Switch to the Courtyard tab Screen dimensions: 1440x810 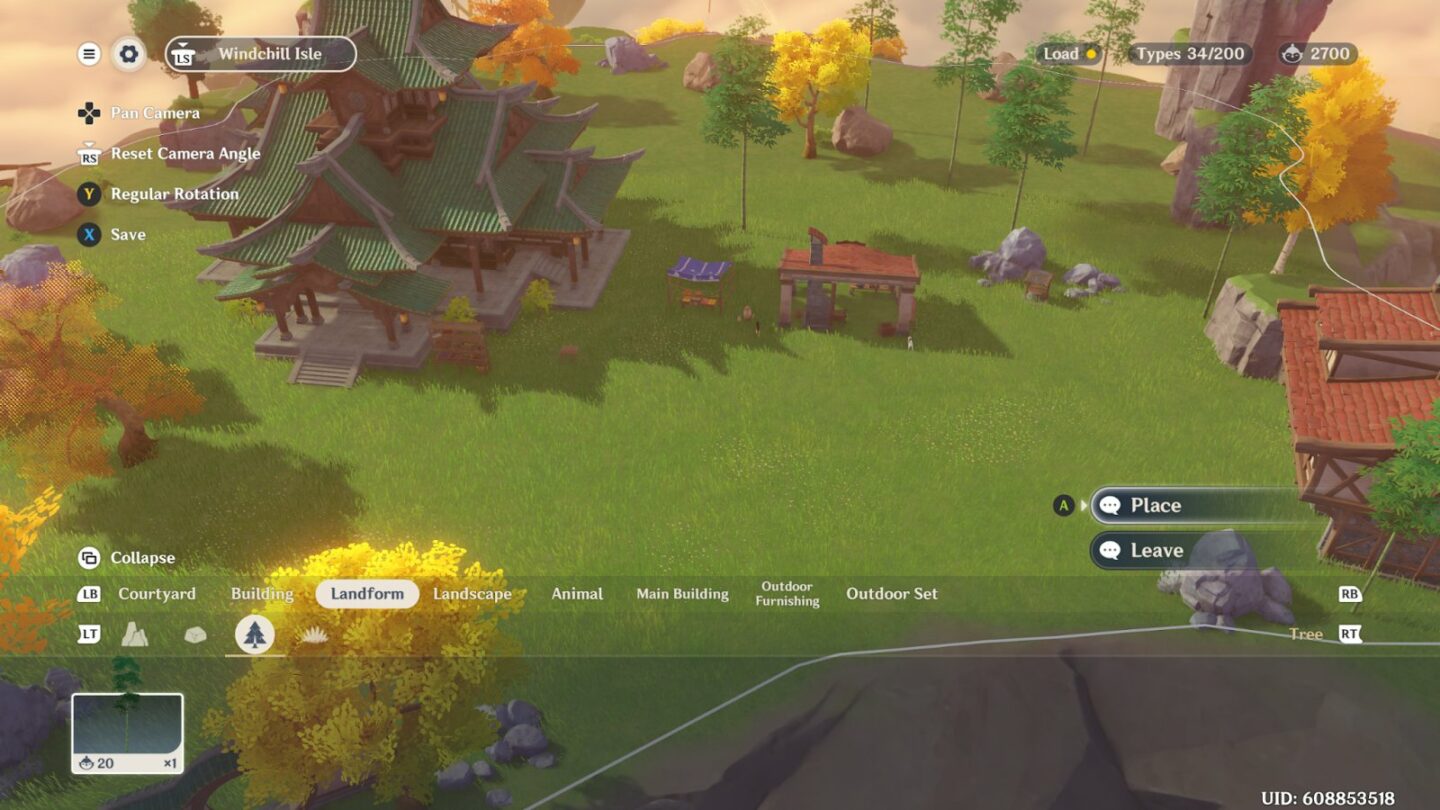pyautogui.click(x=157, y=594)
